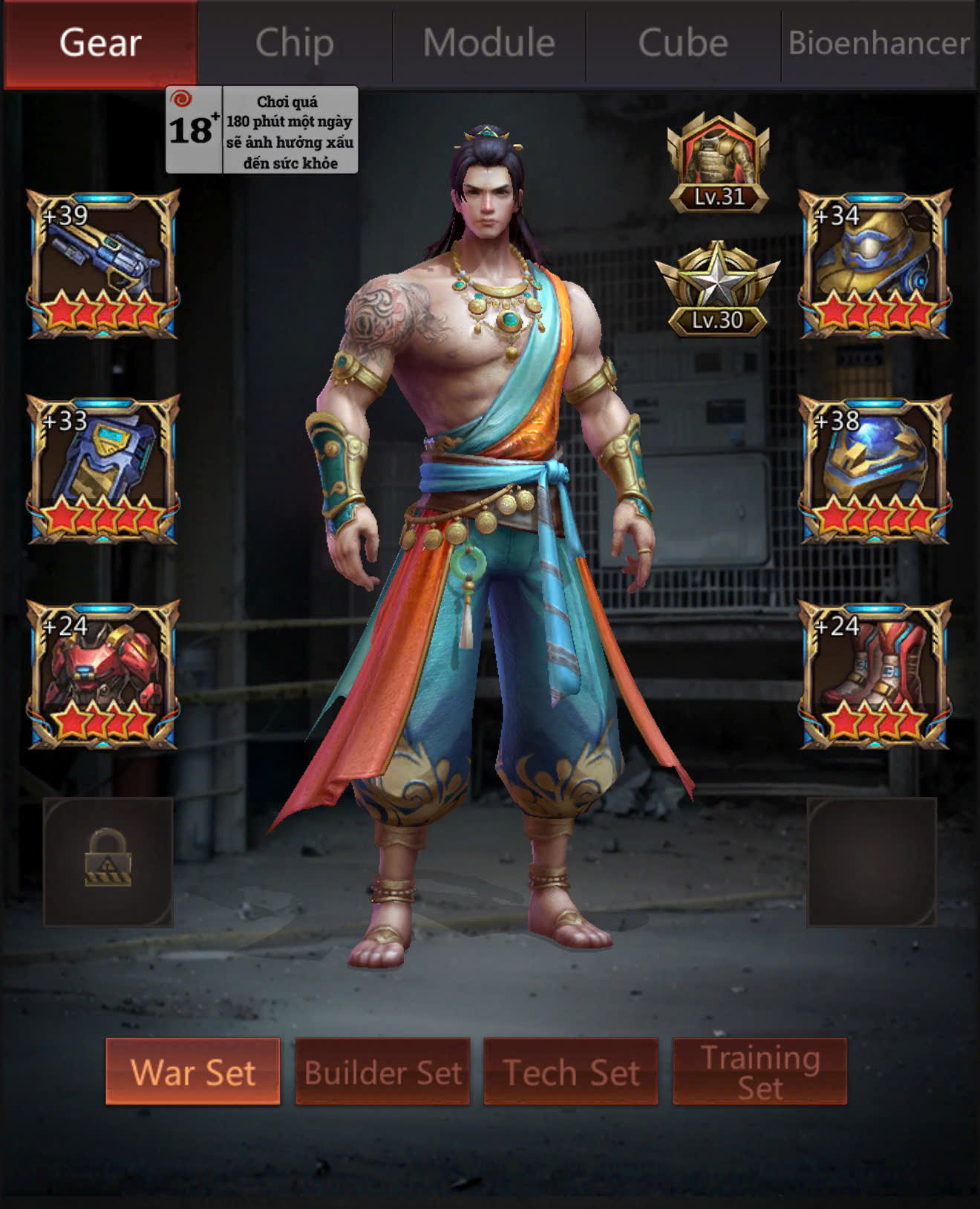Choose the Tech Set loadout
This screenshot has width=980, height=1209.
pyautogui.click(x=571, y=1072)
